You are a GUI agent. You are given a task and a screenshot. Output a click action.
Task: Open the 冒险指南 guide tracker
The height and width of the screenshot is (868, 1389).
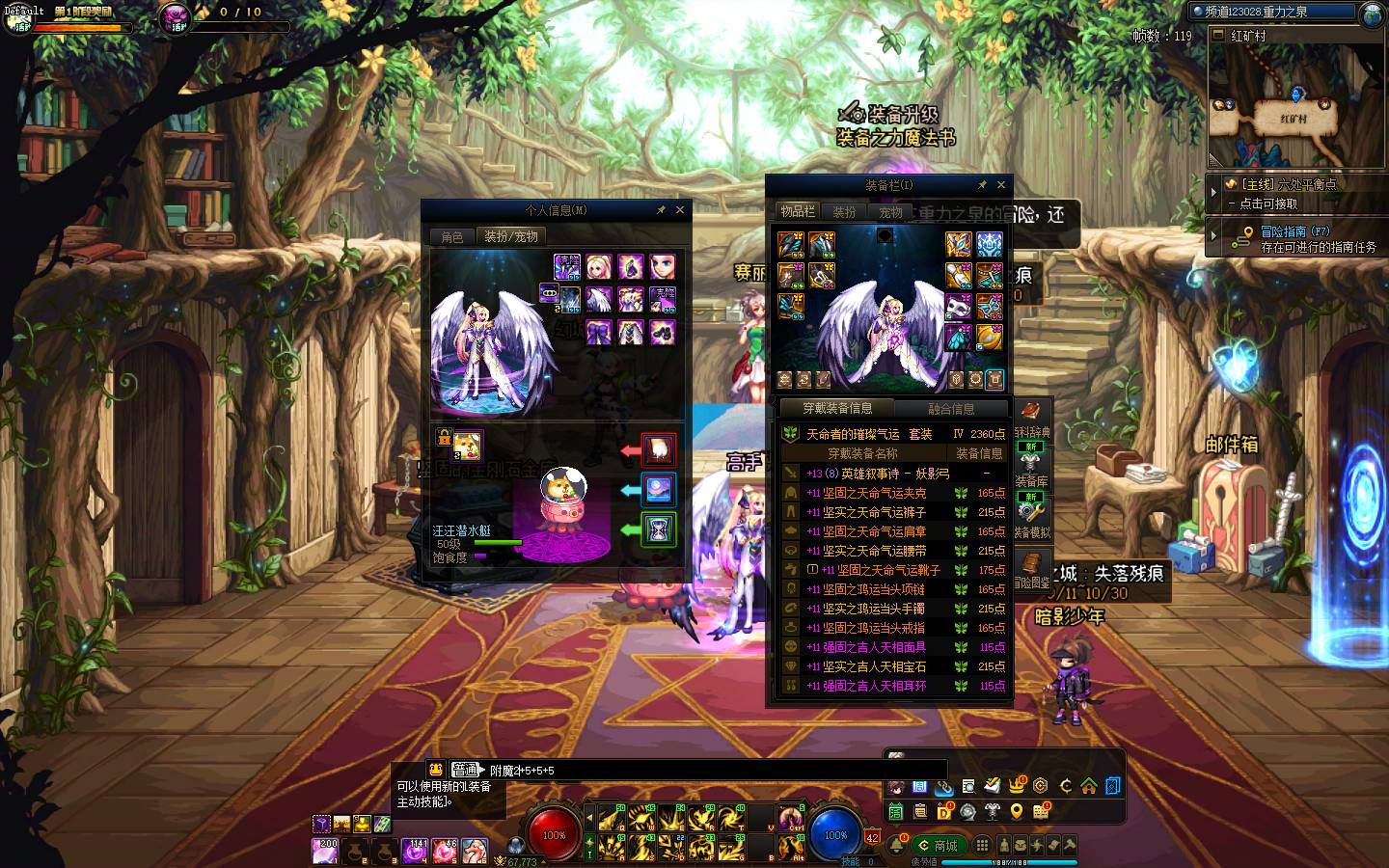click(1297, 238)
